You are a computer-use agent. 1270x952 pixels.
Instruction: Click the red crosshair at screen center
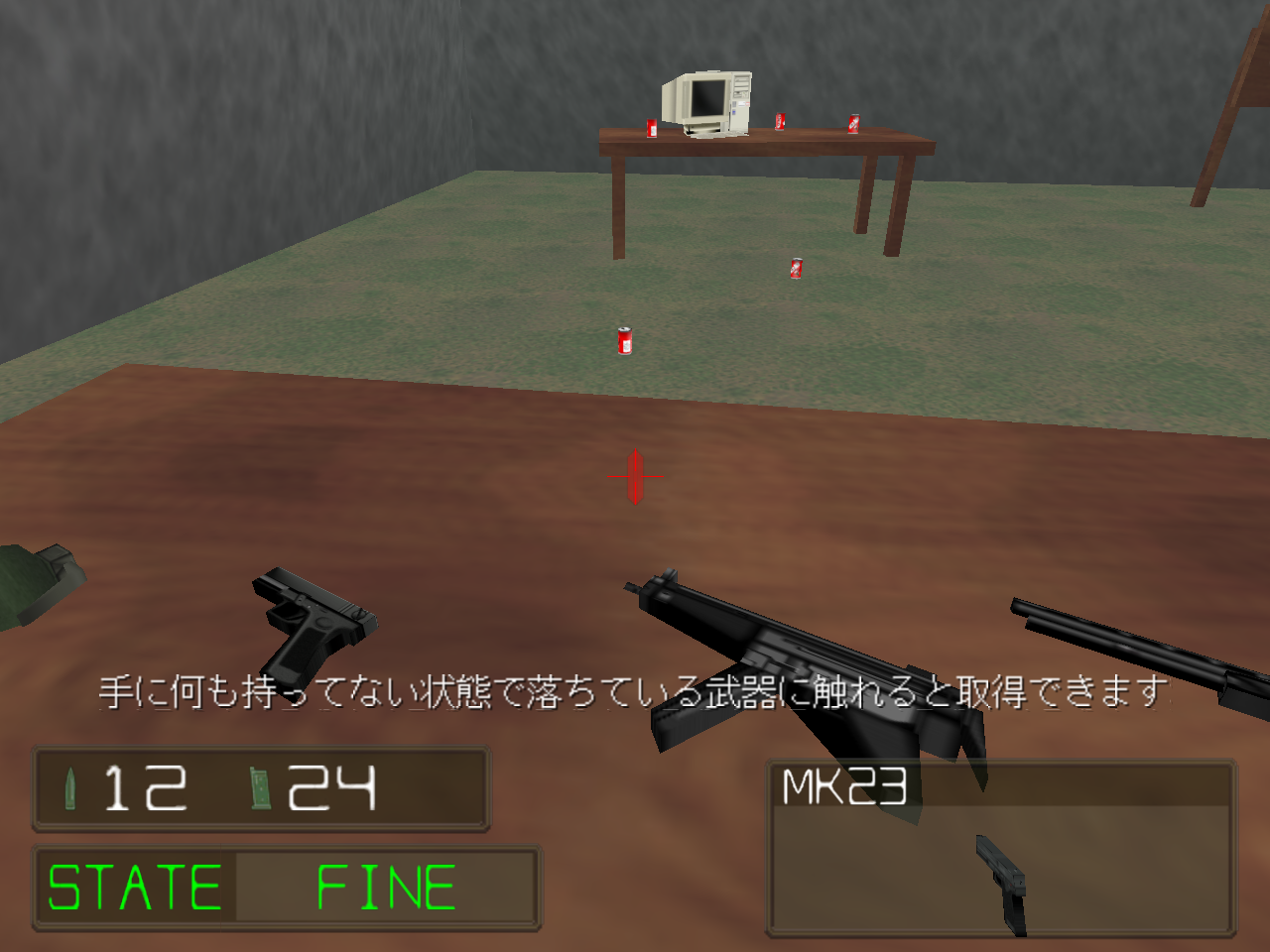[633, 477]
